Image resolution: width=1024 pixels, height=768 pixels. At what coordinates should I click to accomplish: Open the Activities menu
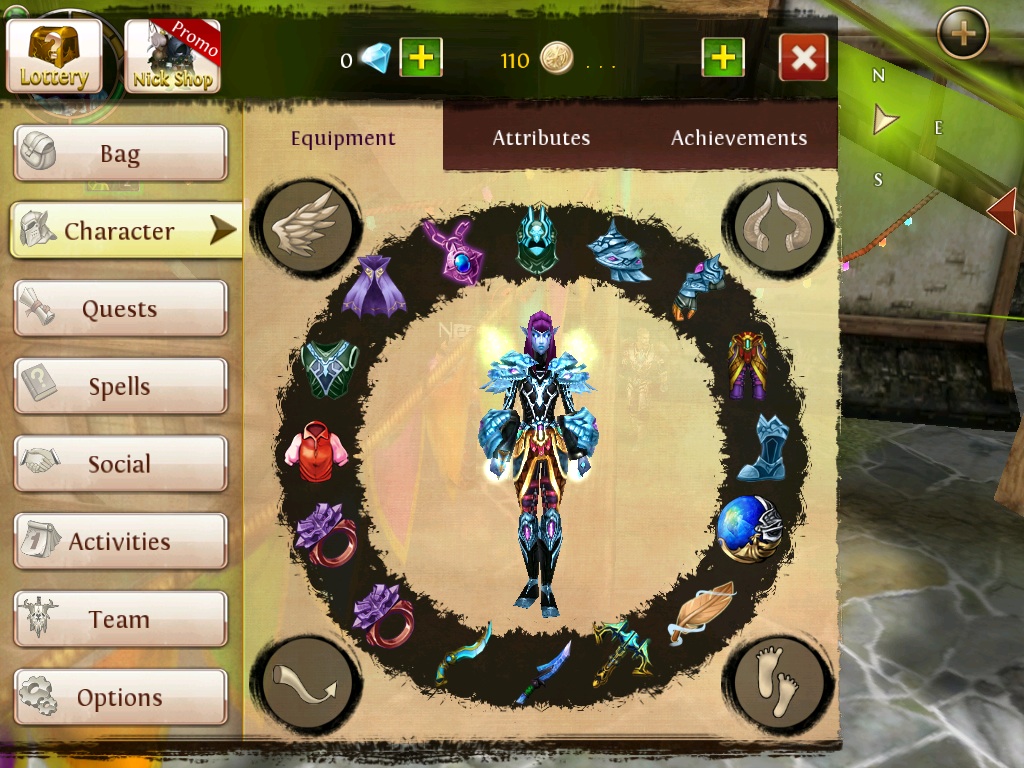(120, 542)
